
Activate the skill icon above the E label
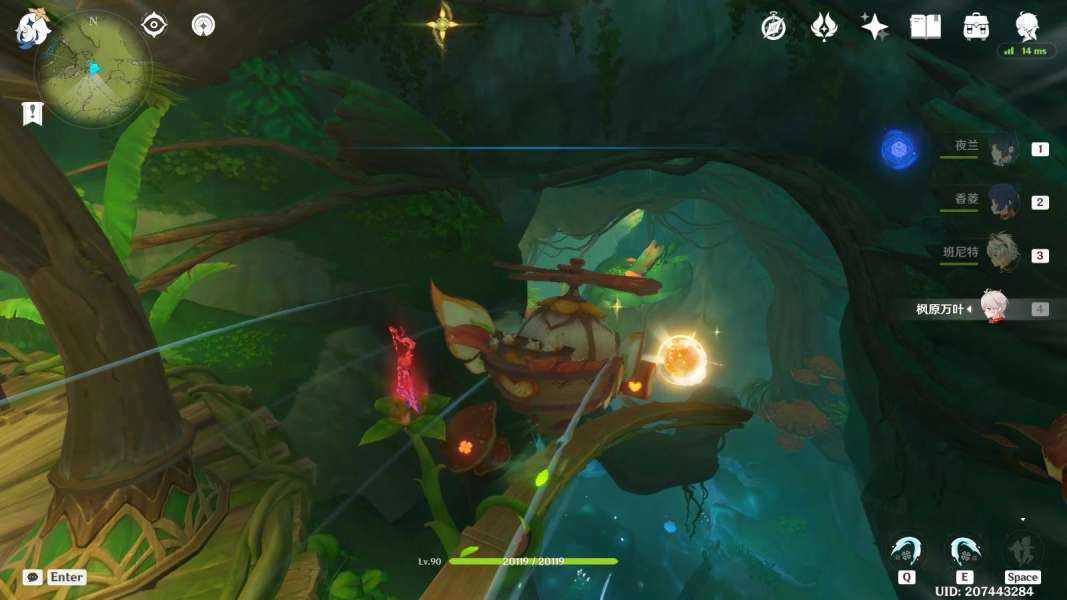point(964,551)
